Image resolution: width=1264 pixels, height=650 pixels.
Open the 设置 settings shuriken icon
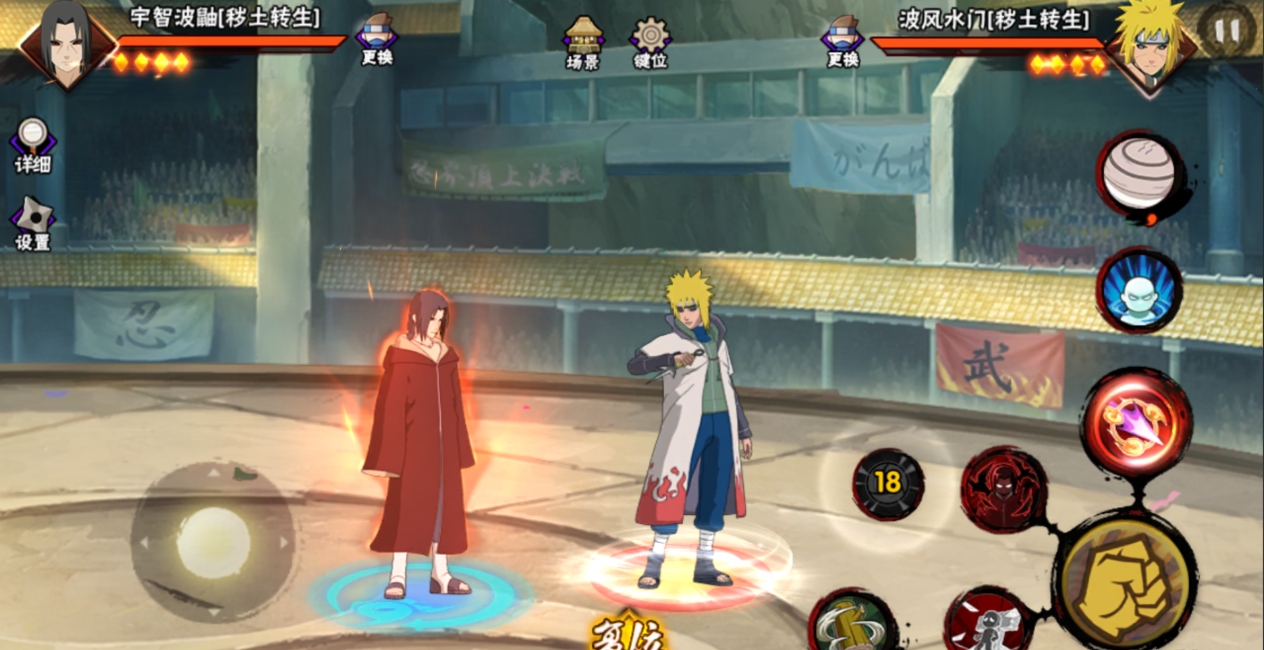32,223
